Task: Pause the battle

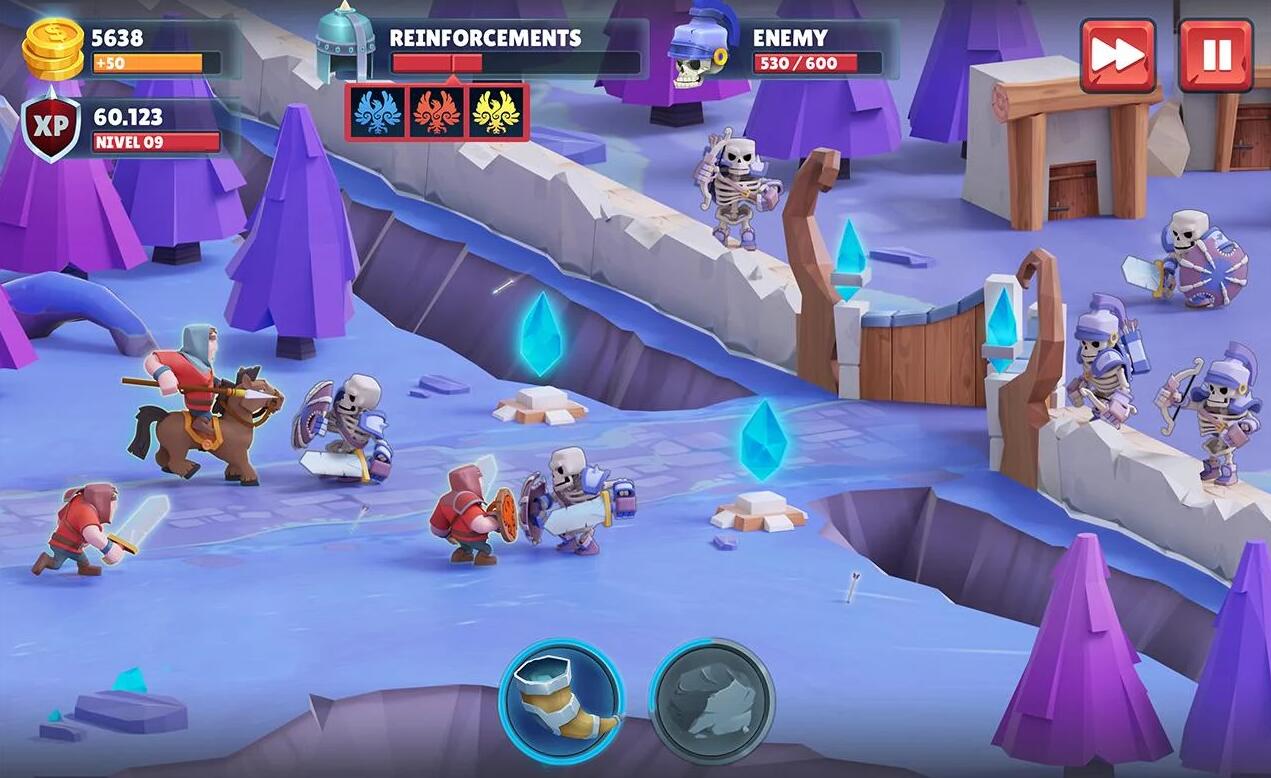Action: 1215,55
